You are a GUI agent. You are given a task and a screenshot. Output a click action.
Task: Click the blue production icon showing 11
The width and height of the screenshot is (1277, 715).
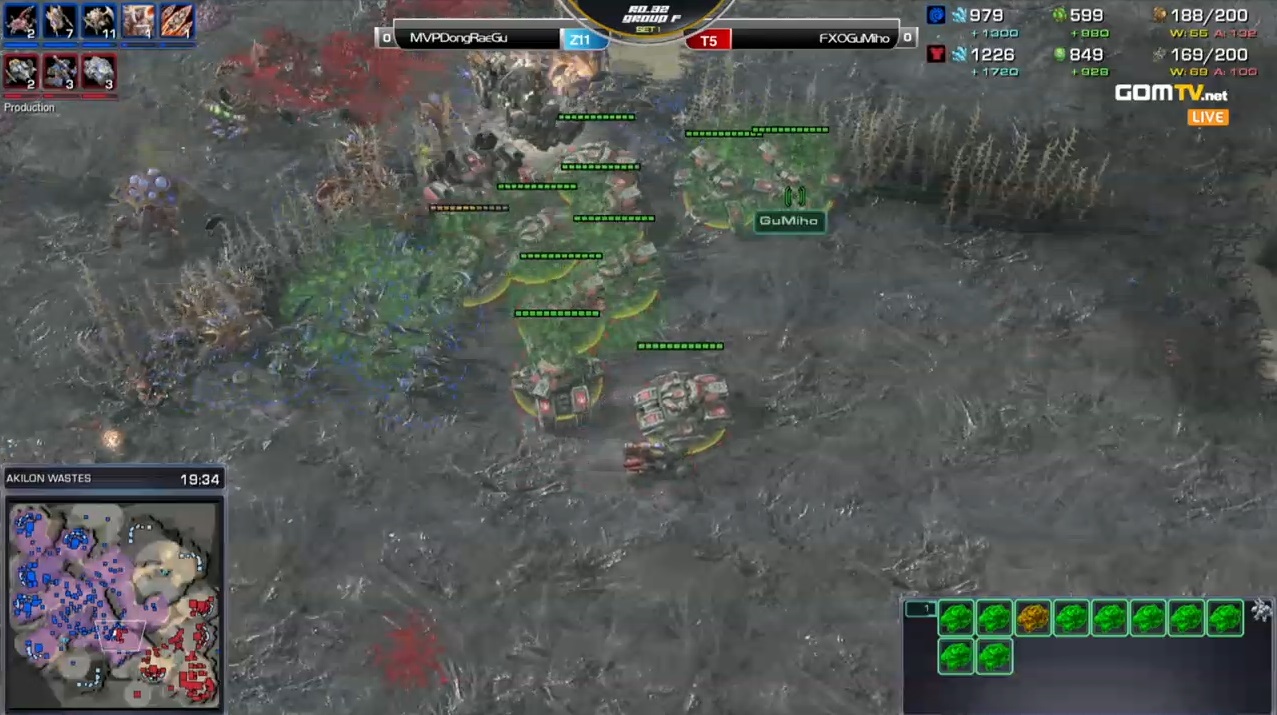[x=99, y=21]
